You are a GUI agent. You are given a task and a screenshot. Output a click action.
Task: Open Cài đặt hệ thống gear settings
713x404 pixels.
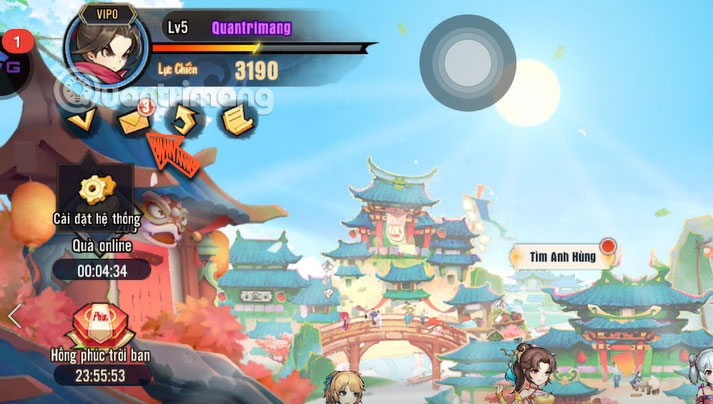(x=97, y=188)
